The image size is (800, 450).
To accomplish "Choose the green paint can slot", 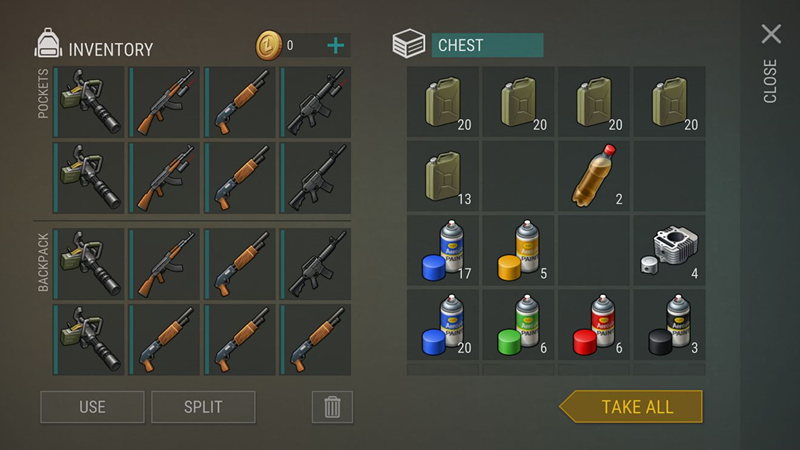I will (519, 325).
